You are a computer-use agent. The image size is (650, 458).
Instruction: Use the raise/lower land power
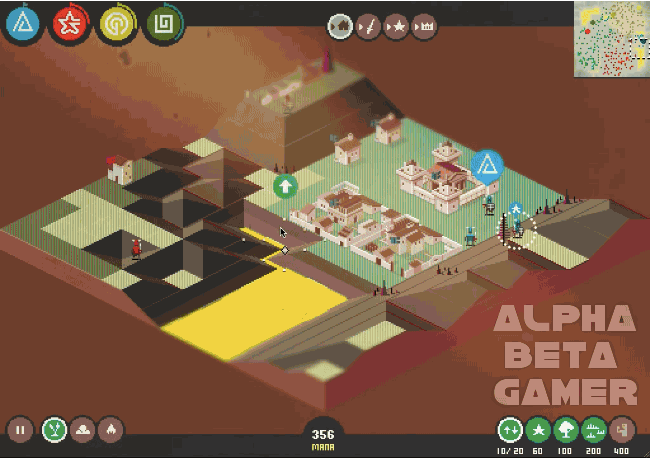510,430
